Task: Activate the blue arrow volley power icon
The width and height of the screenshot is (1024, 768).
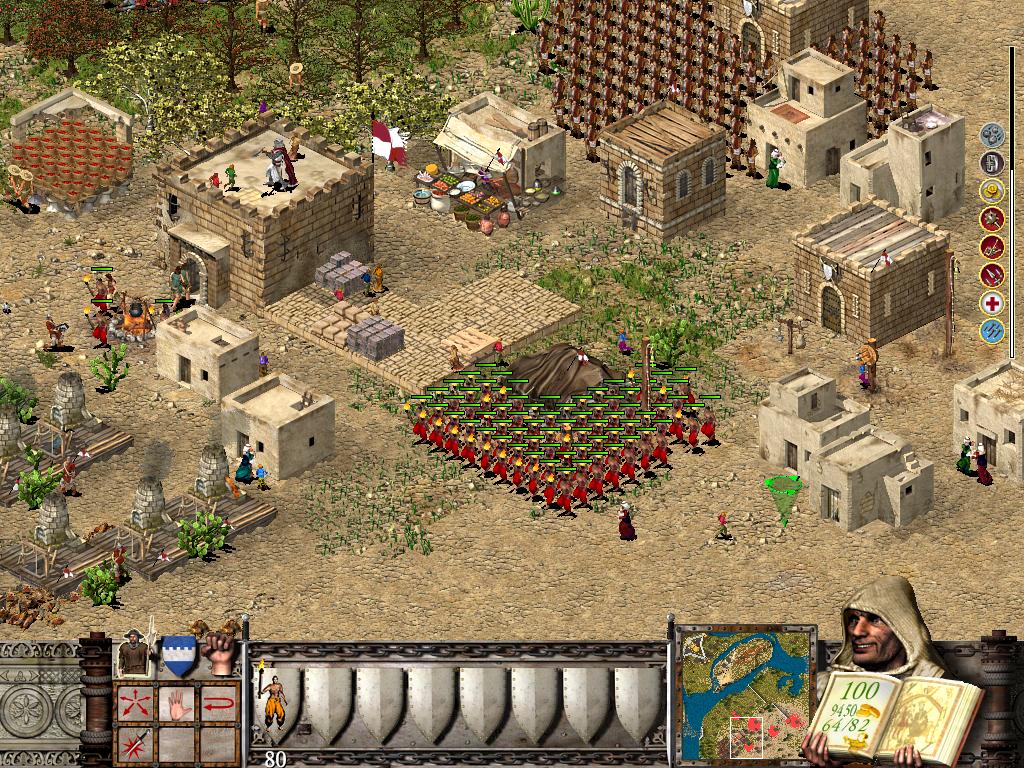Action: coord(991,332)
